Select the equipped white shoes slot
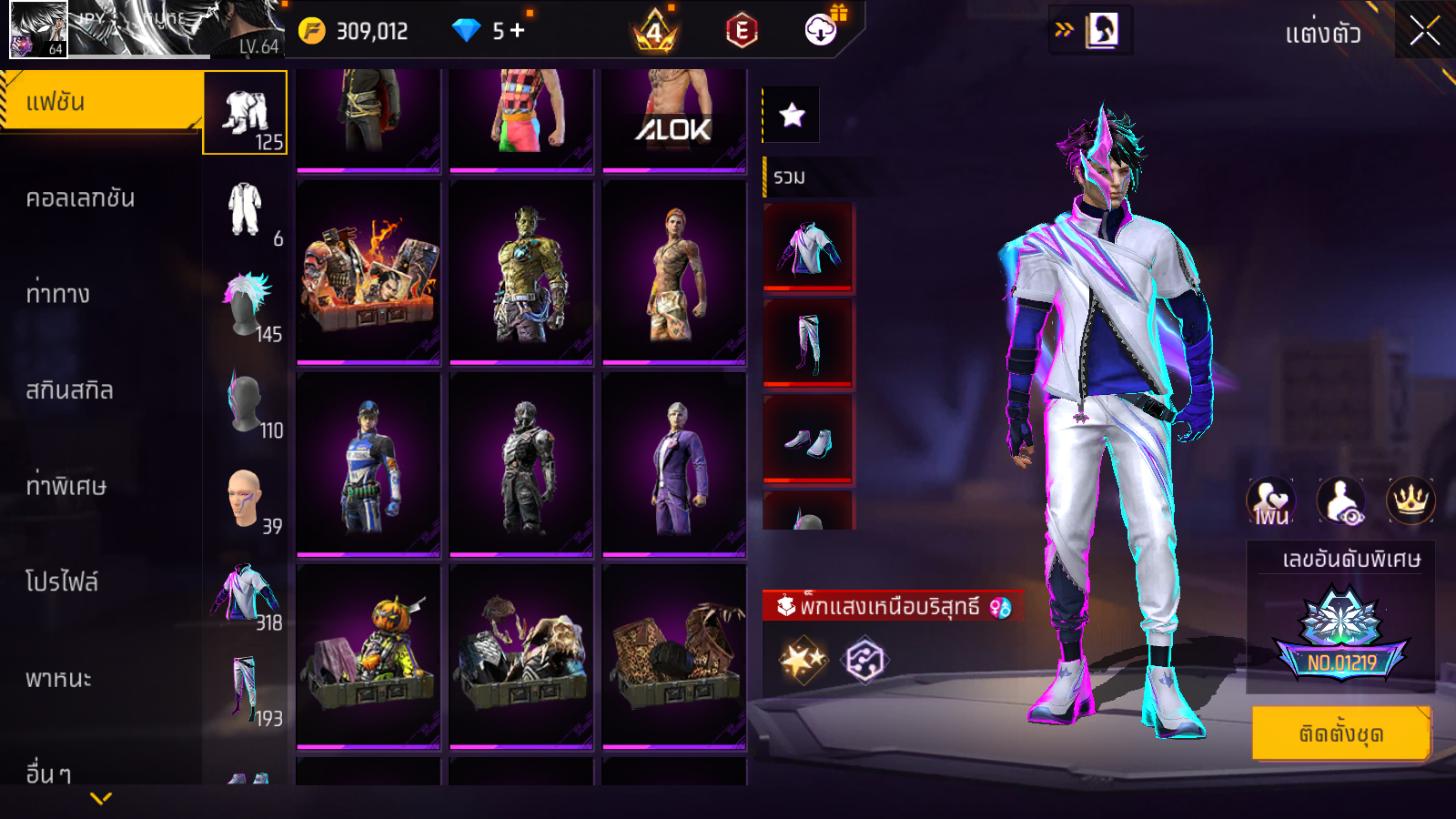The width and height of the screenshot is (1456, 819). coord(808,440)
